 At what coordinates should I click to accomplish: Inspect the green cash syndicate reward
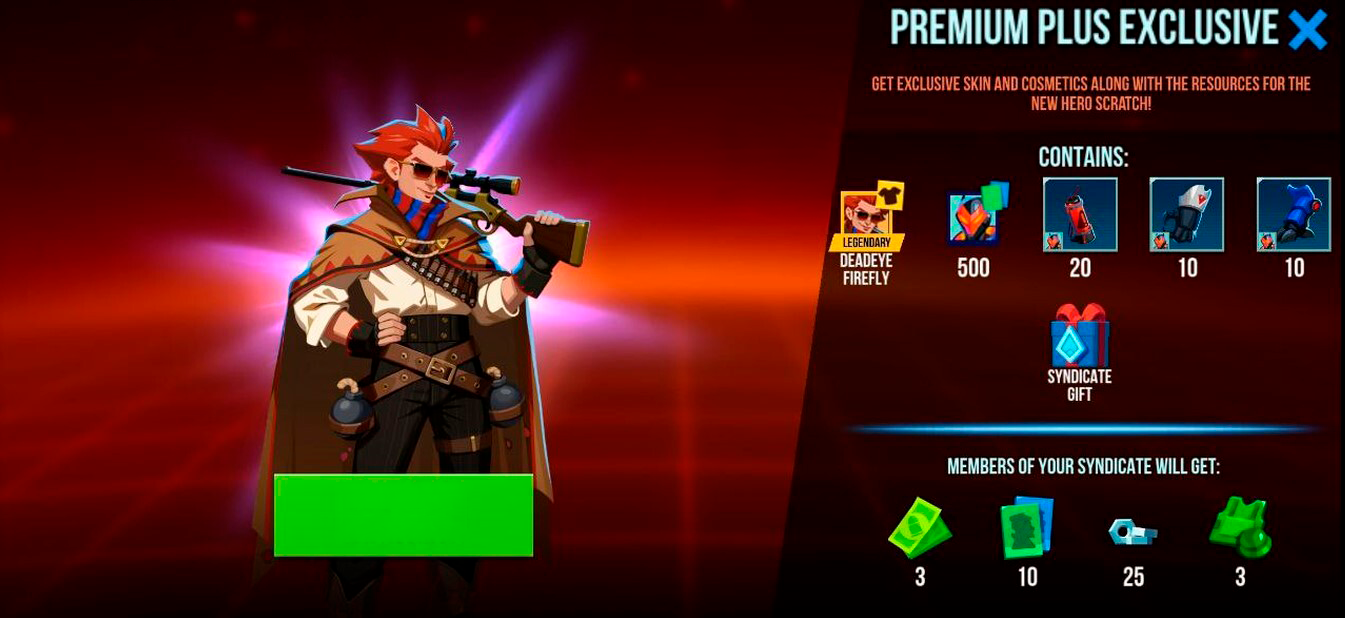[x=919, y=528]
